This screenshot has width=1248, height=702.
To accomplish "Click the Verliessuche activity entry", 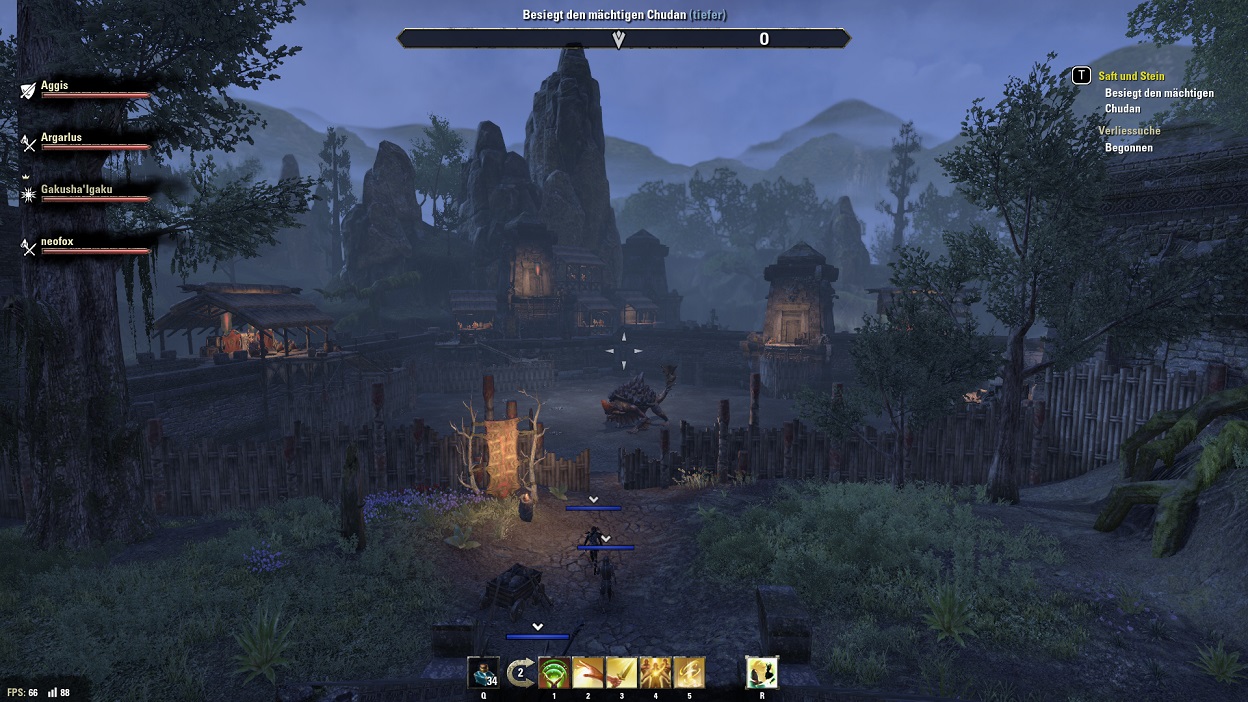I will pos(1129,131).
